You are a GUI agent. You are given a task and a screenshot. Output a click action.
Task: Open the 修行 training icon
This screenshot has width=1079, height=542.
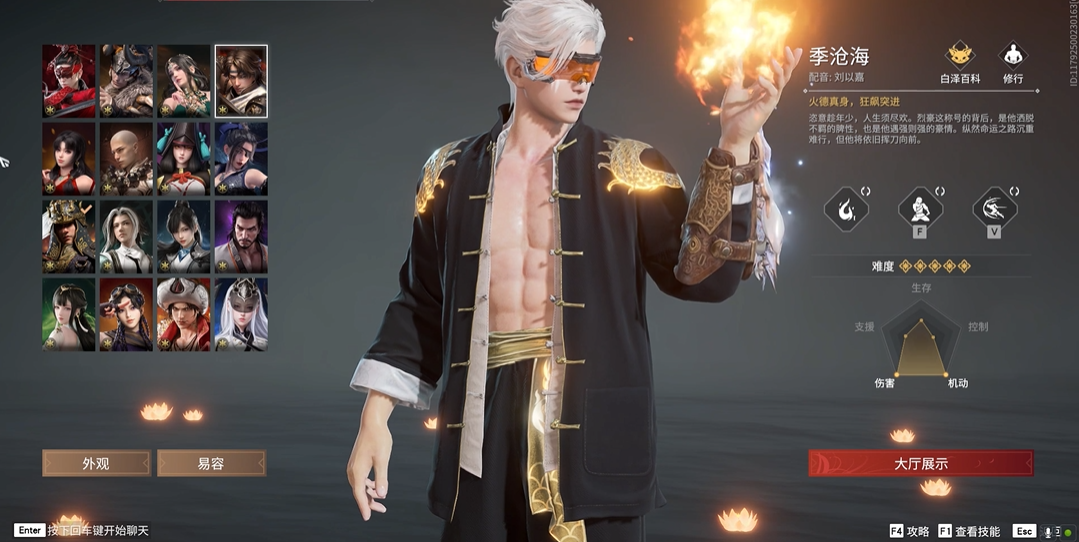pos(1013,61)
